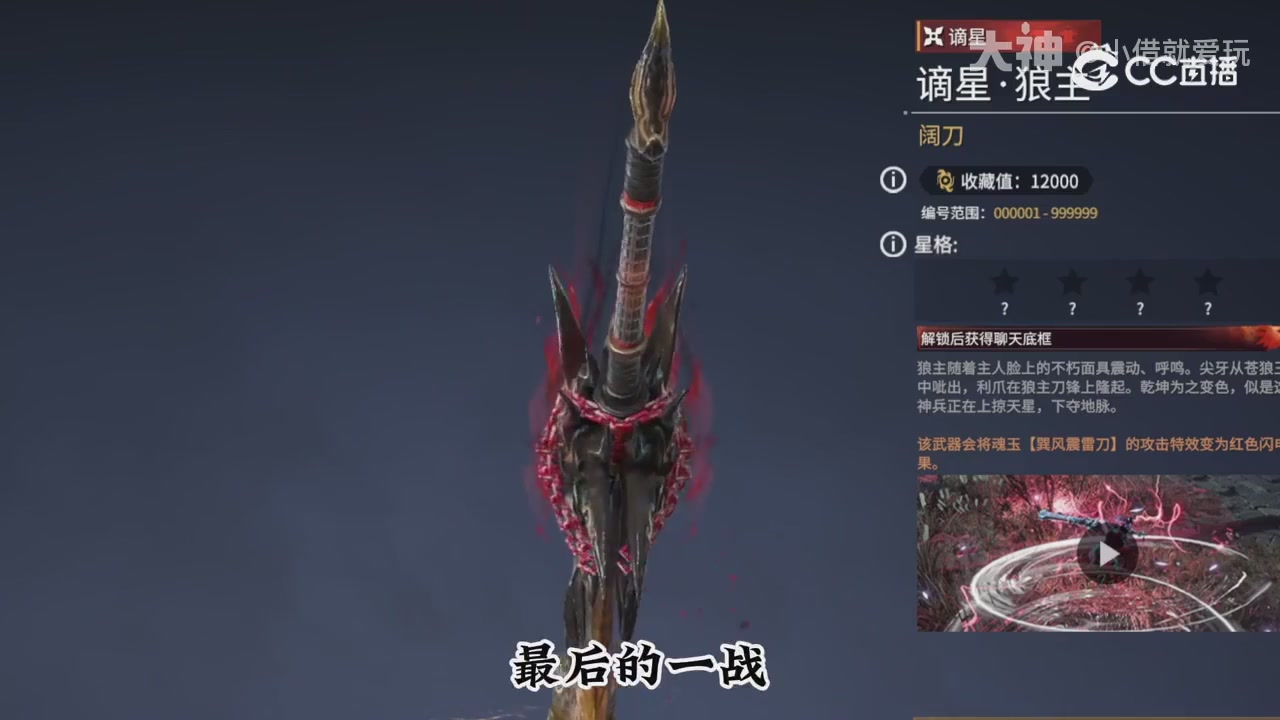Select the first star slot under 星格

tap(1004, 283)
